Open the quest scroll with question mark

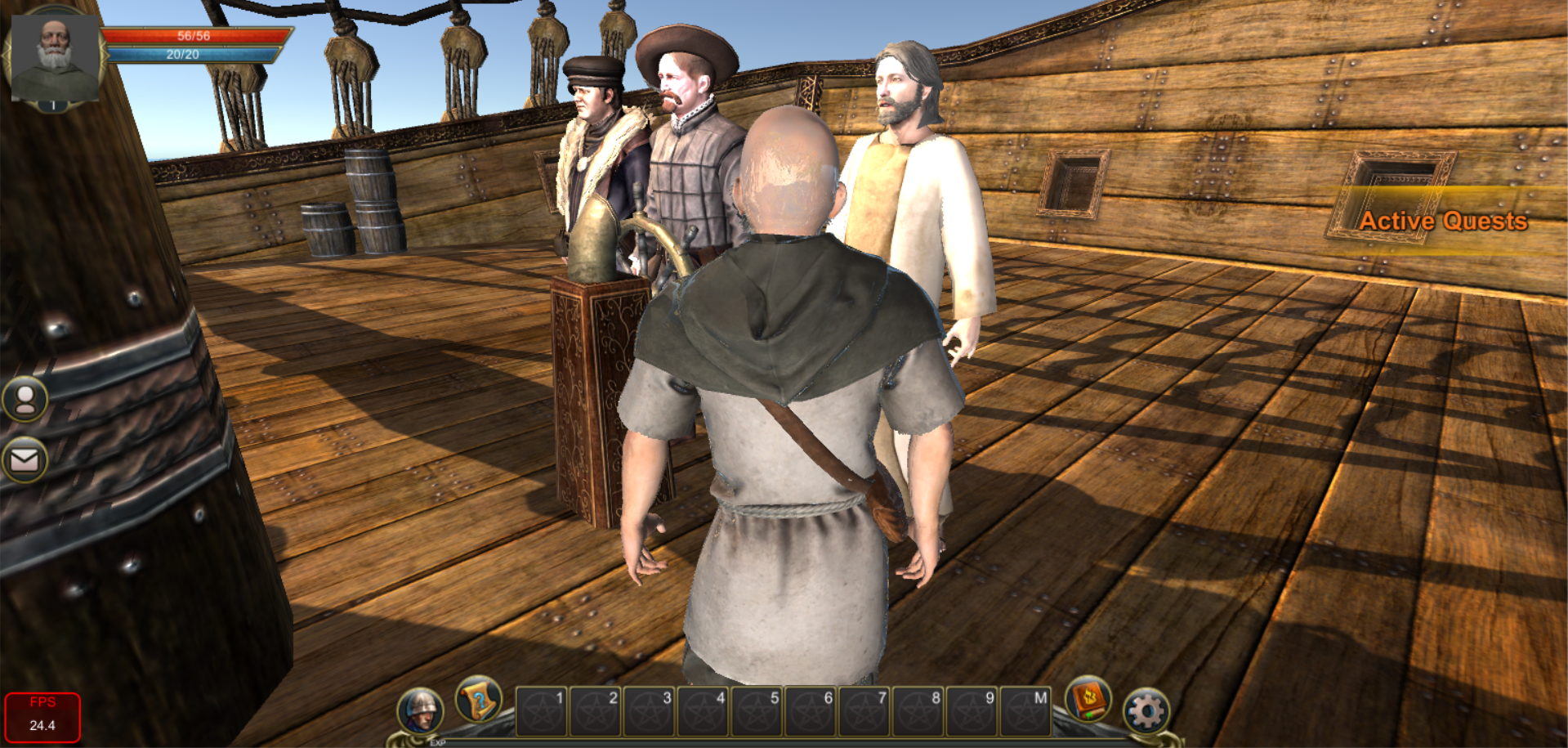478,700
